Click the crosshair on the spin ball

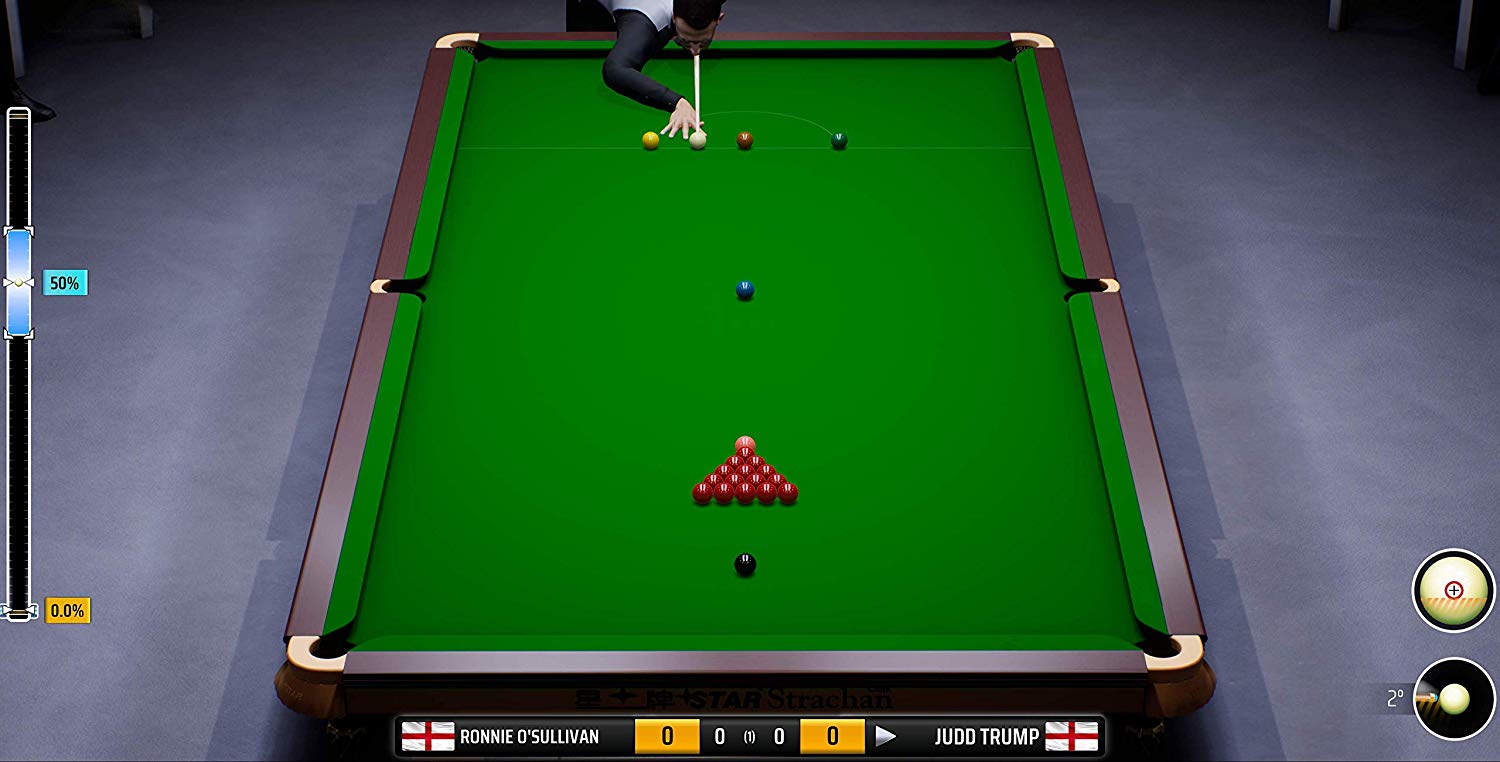1453,590
